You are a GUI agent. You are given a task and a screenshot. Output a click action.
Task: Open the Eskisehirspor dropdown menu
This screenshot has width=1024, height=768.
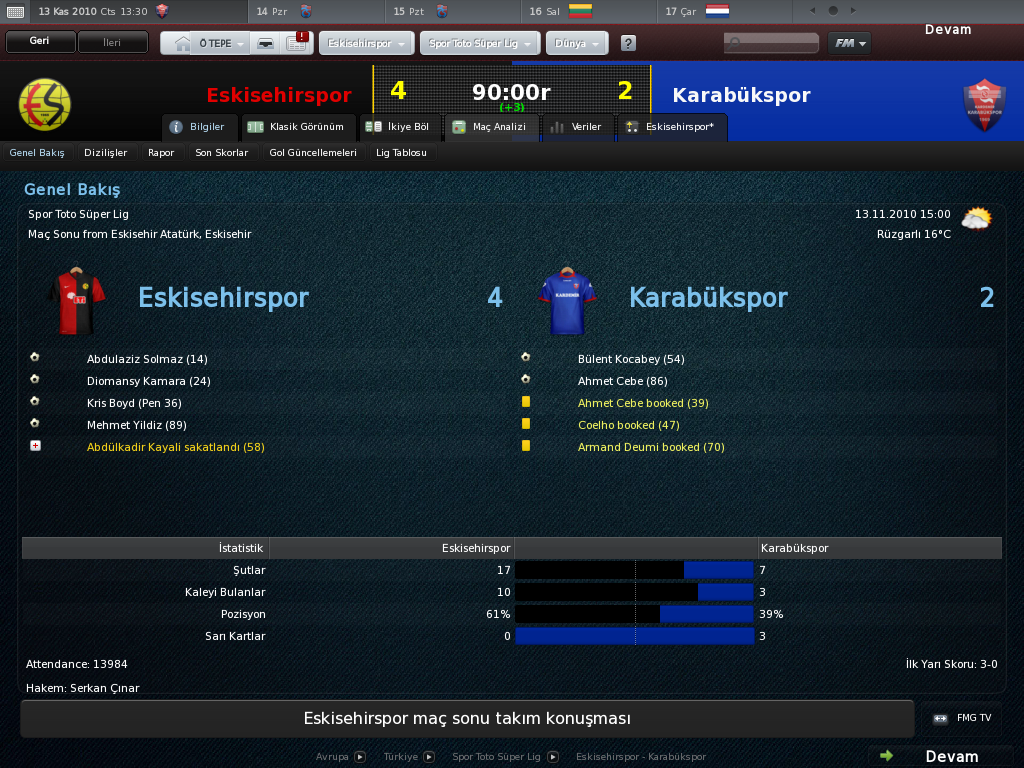366,44
